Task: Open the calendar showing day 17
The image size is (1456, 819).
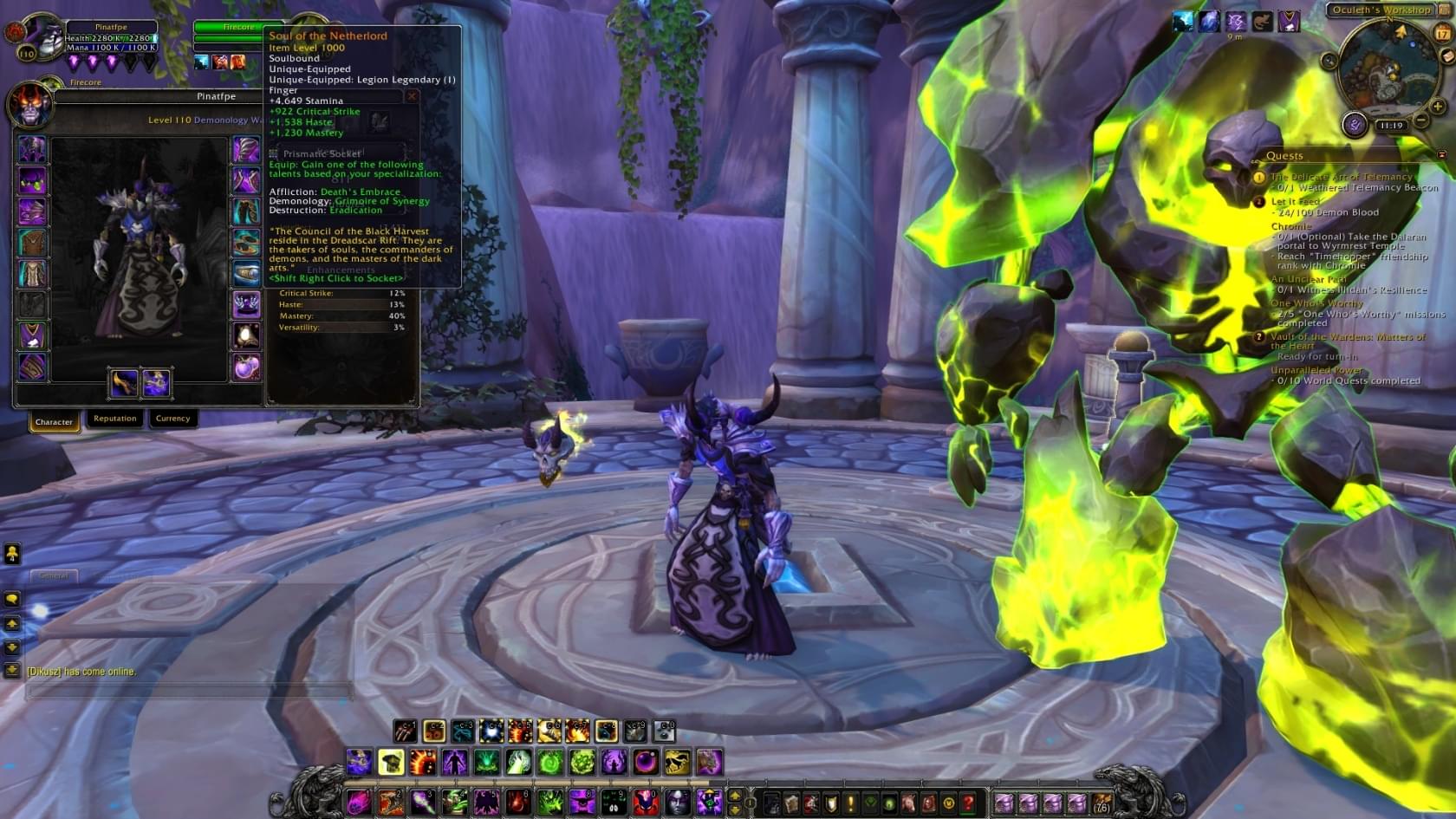Action: (1442, 34)
